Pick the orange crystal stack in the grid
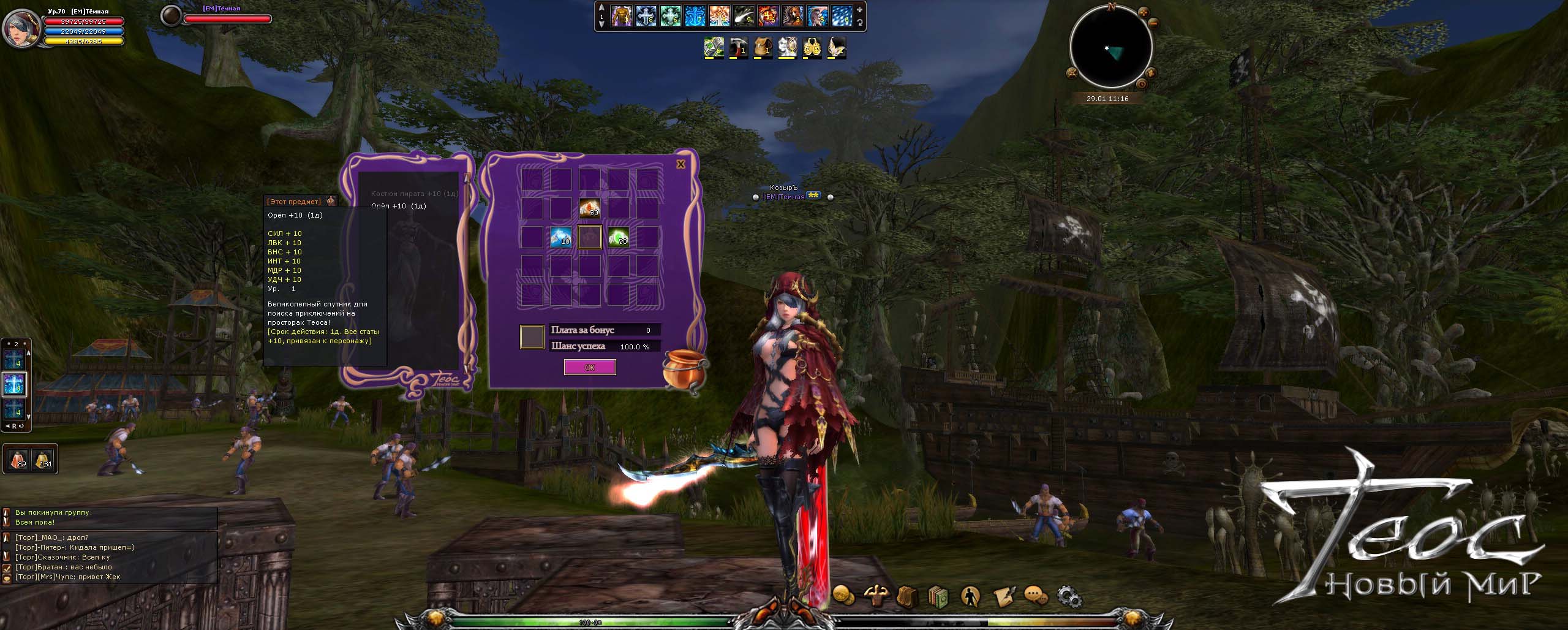Image resolution: width=1568 pixels, height=630 pixels. [x=589, y=208]
